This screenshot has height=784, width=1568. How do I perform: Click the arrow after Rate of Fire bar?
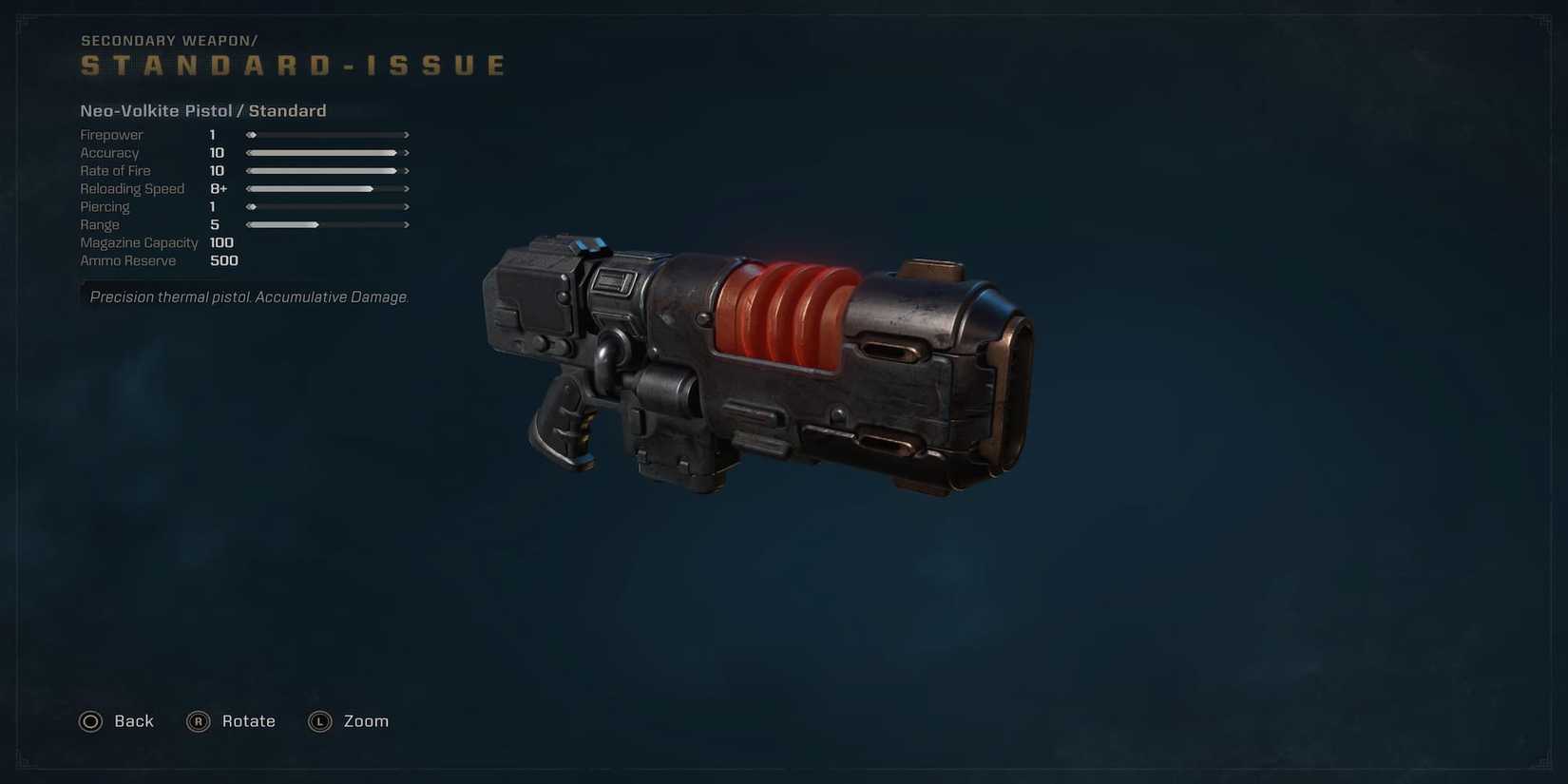407,170
